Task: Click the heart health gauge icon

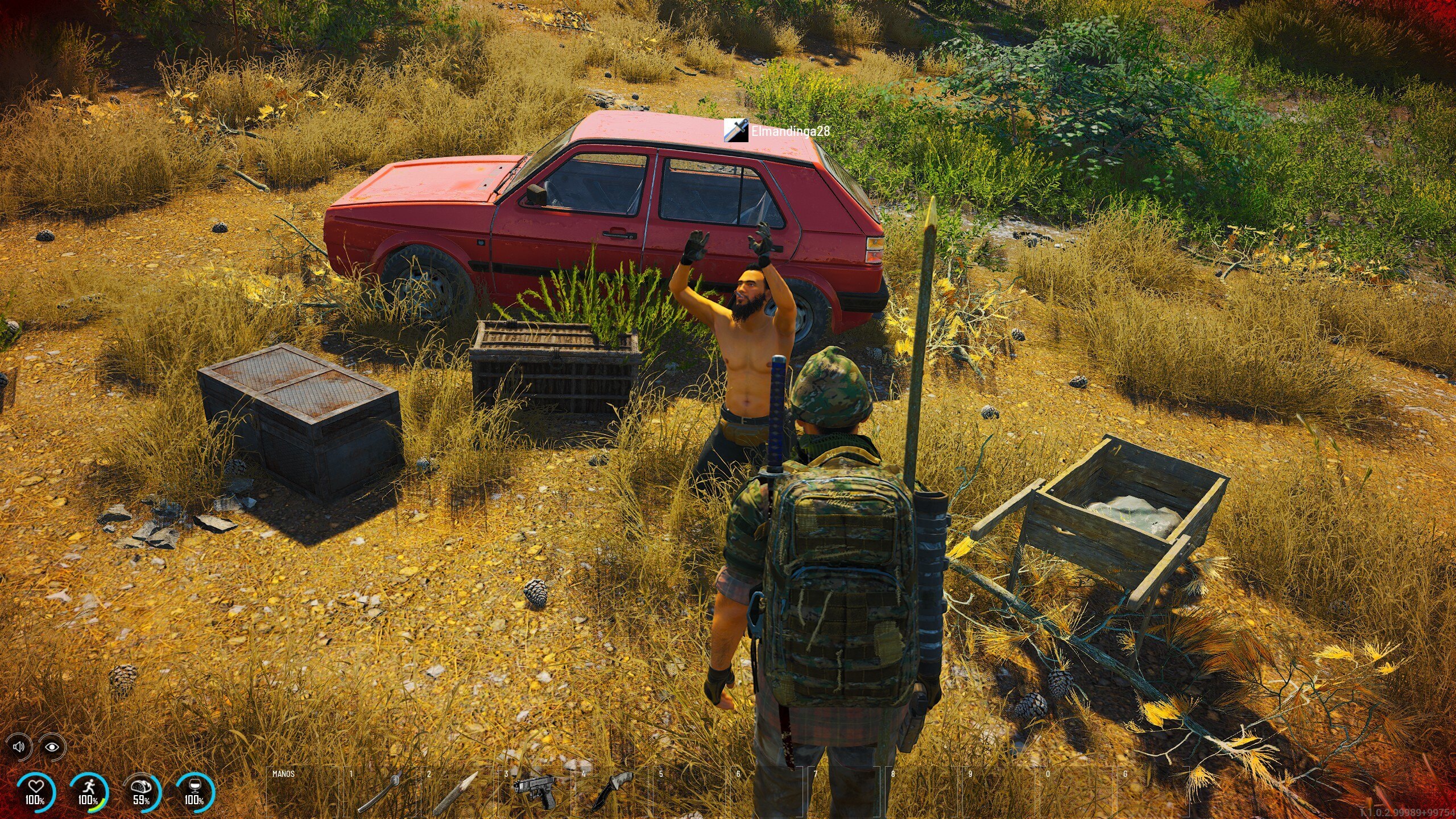Action: (36, 787)
